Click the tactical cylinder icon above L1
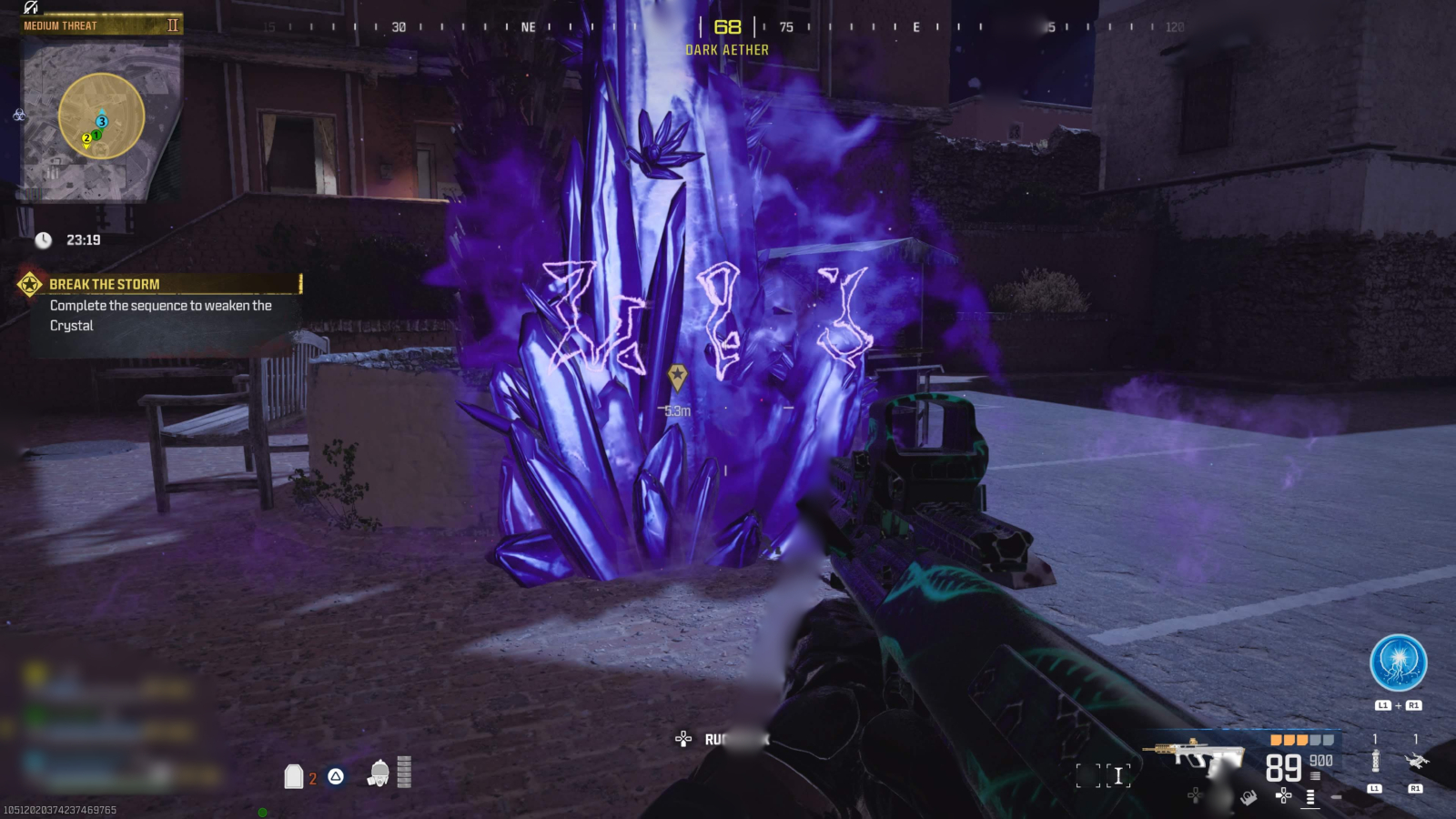Screen dimensions: 1456x819 pos(1376,761)
